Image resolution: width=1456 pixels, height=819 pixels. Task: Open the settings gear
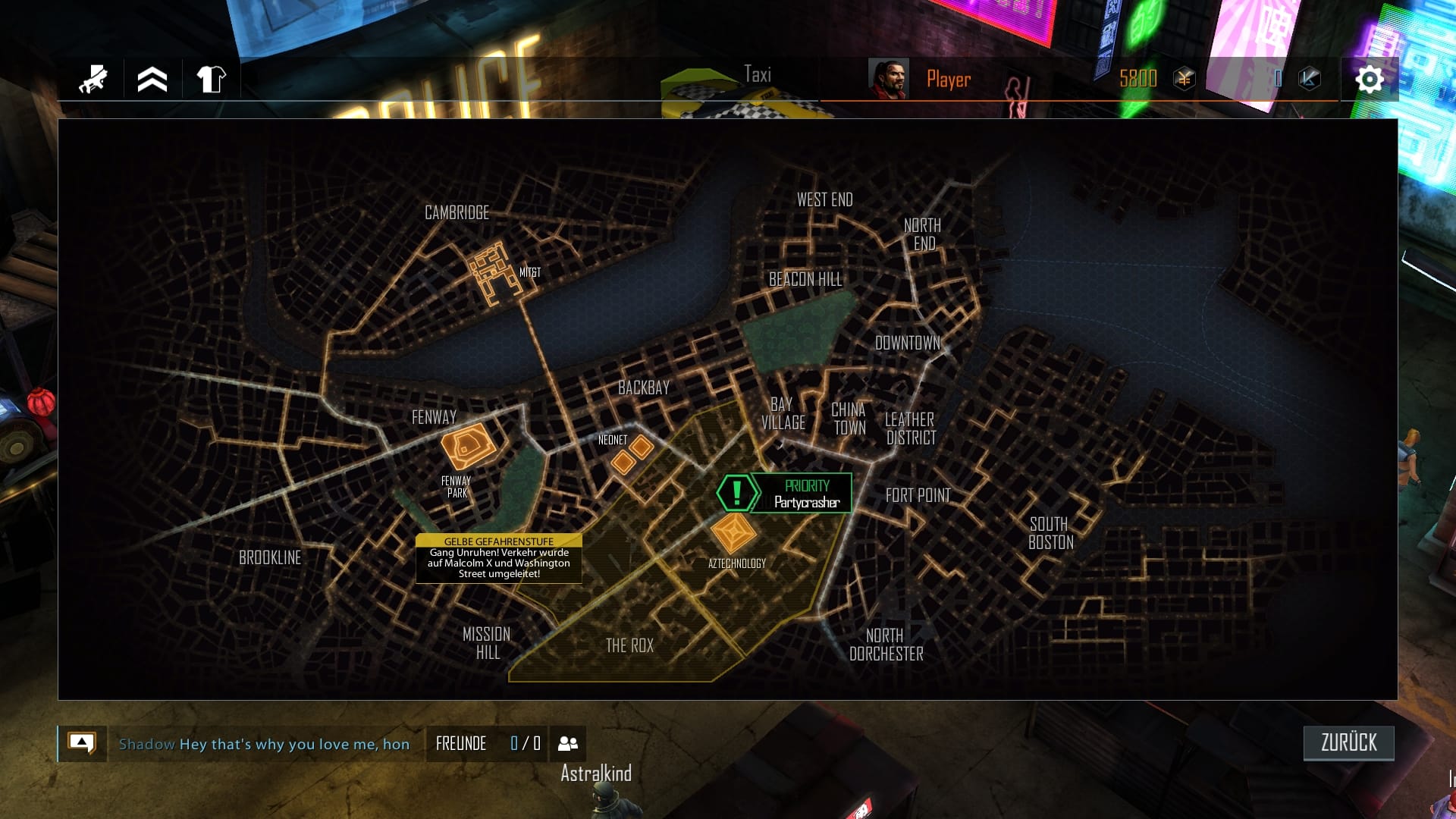click(1370, 78)
